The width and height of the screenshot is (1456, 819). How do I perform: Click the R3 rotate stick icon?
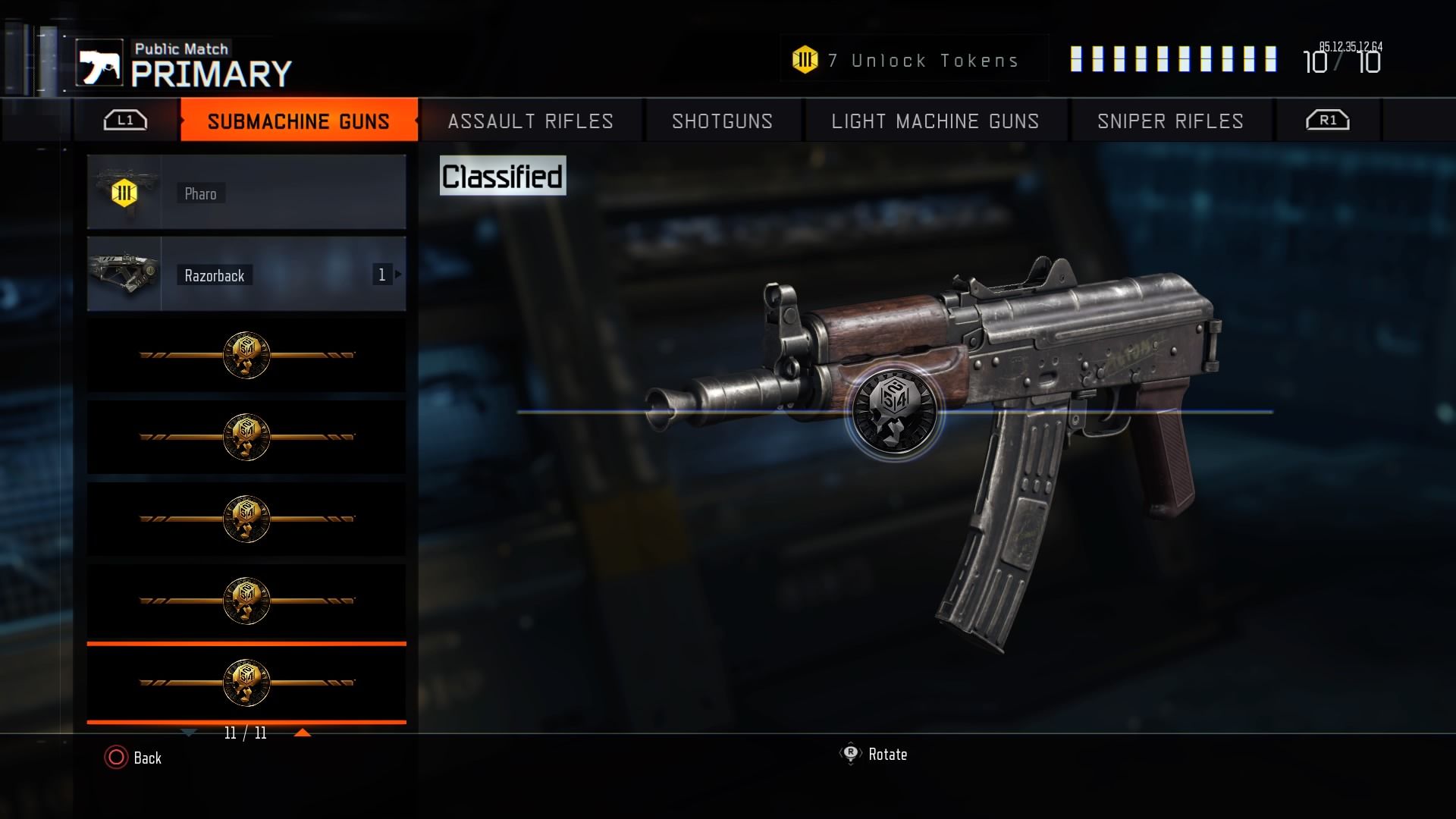tap(851, 755)
